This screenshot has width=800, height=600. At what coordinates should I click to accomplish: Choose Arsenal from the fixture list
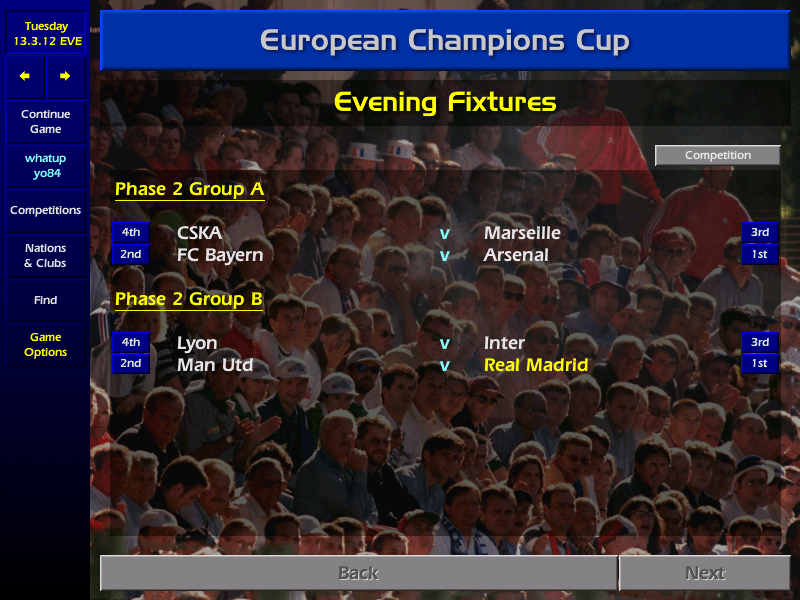tap(516, 255)
